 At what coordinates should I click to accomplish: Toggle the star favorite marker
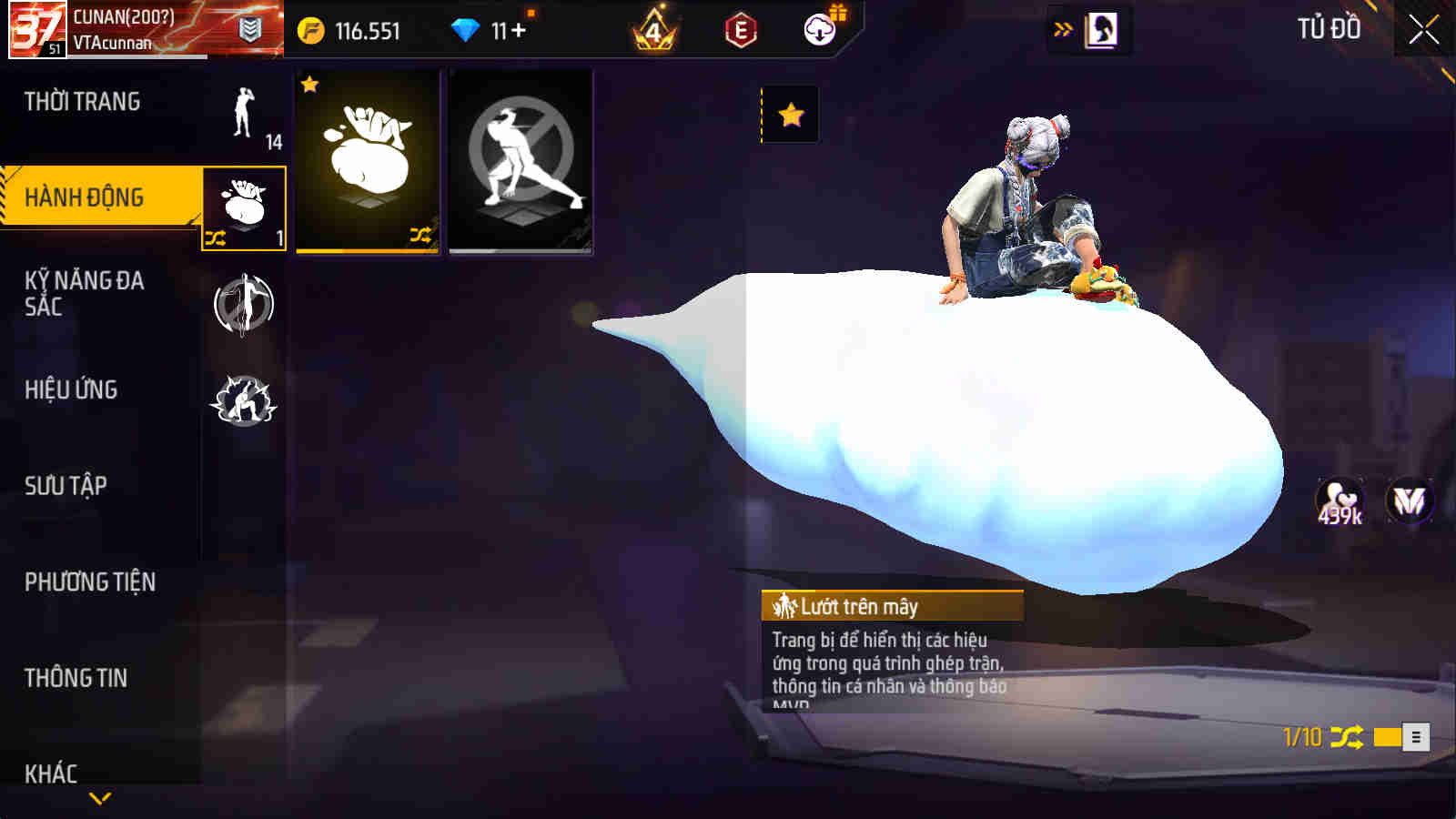(791, 116)
